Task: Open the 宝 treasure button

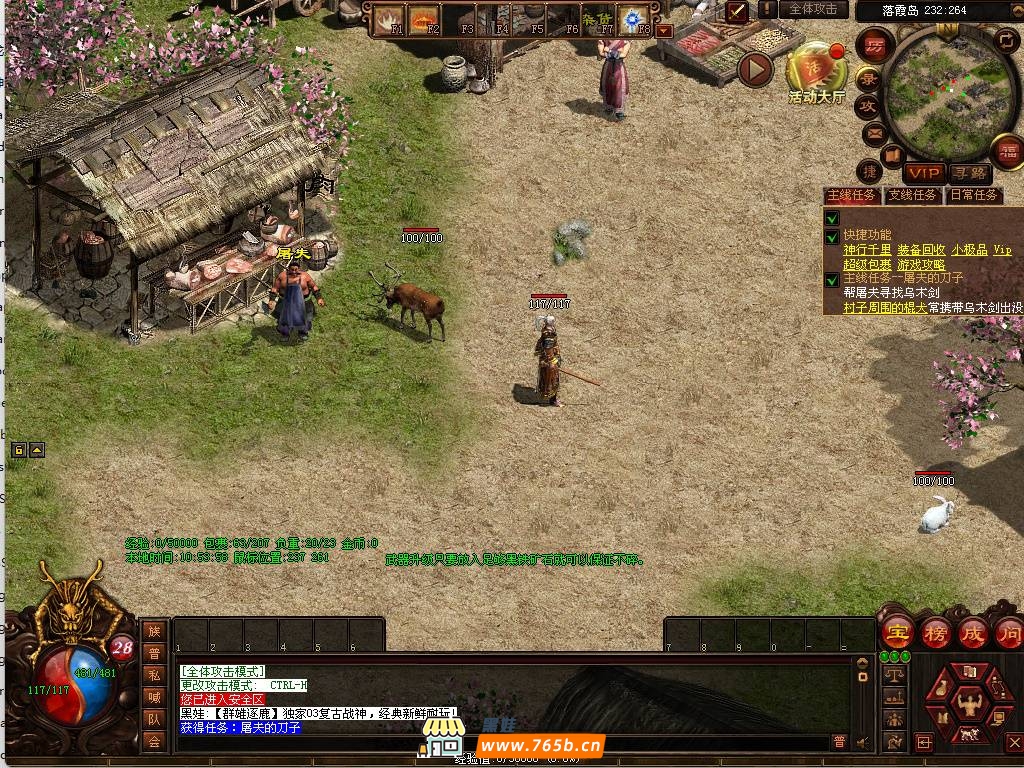Action: pos(897,632)
